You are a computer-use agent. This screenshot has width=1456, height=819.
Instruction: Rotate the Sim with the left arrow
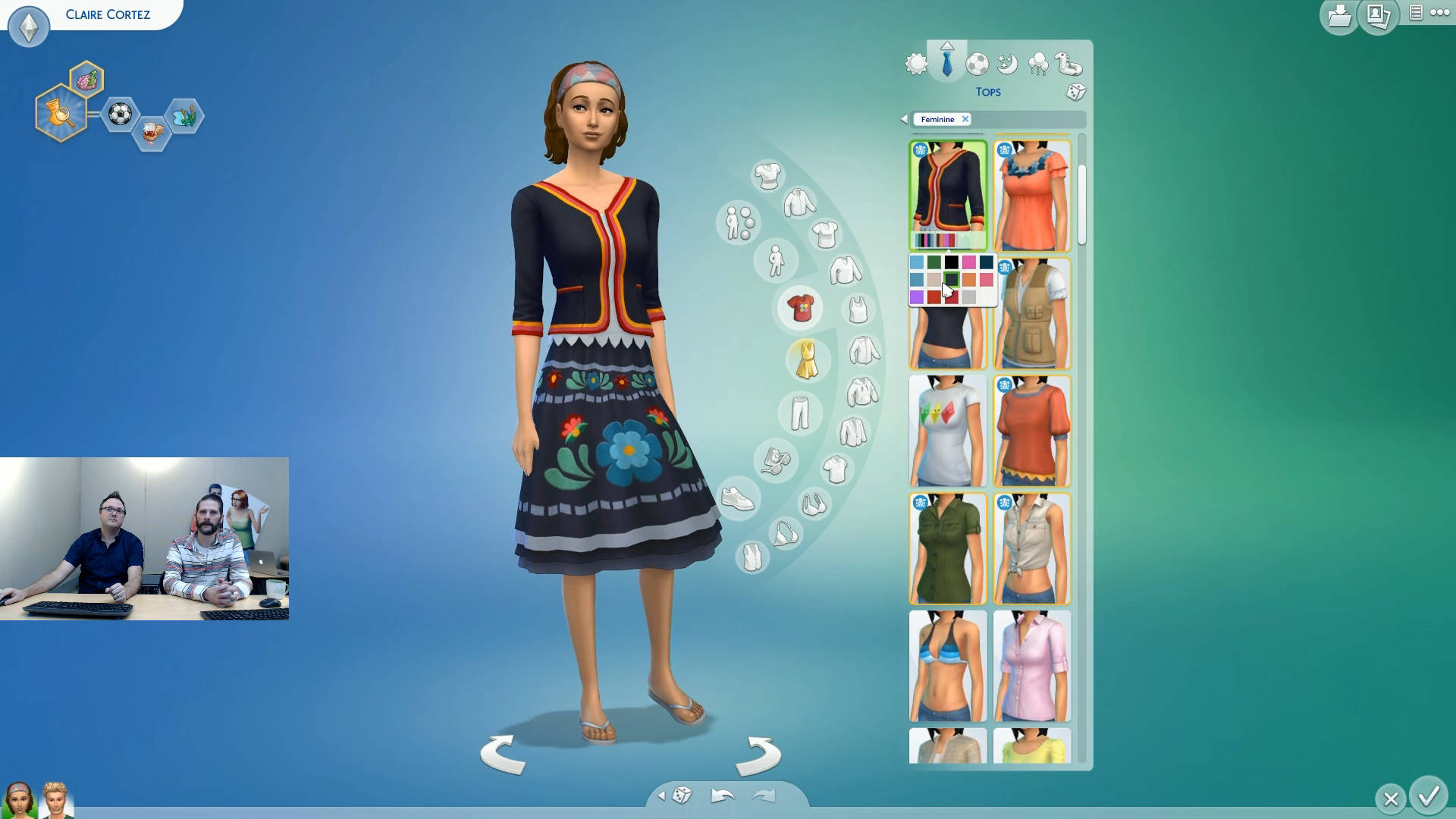pos(503,754)
